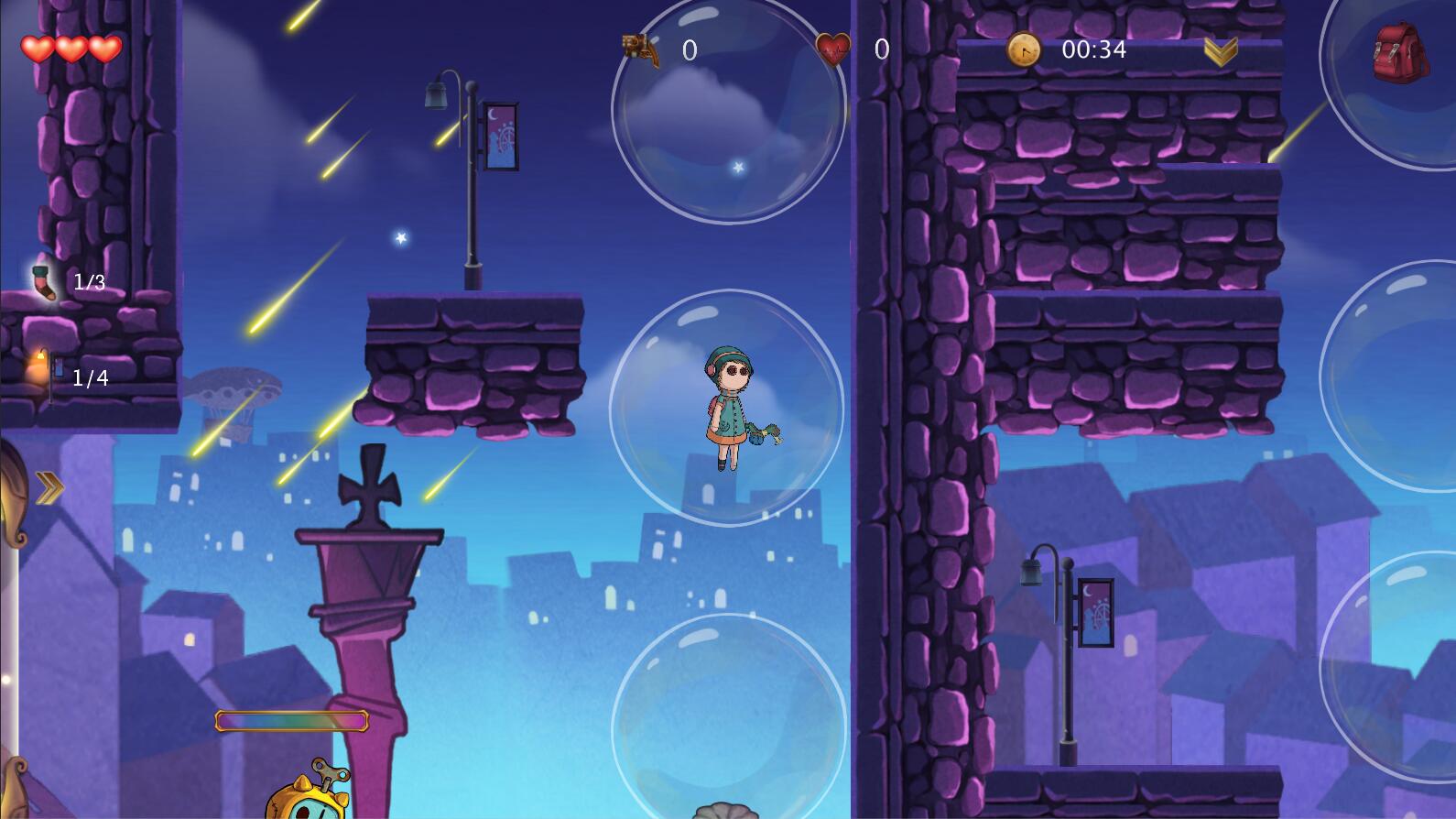Viewport: 1456px width, 819px height.
Task: Toggle the small star pickup in the sky
Action: (x=400, y=237)
